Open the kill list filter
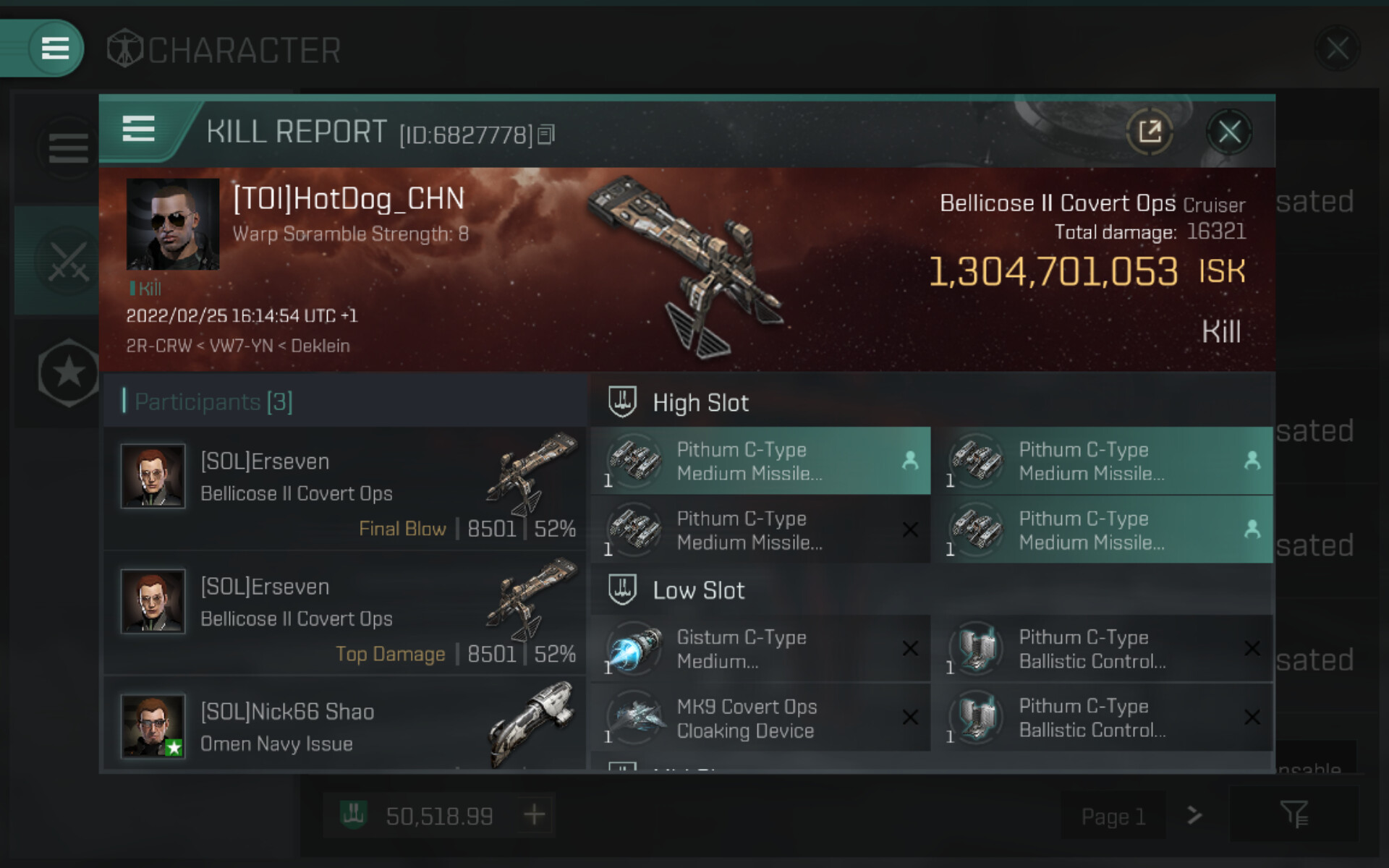Screen dimensions: 1389x868 [1294, 815]
